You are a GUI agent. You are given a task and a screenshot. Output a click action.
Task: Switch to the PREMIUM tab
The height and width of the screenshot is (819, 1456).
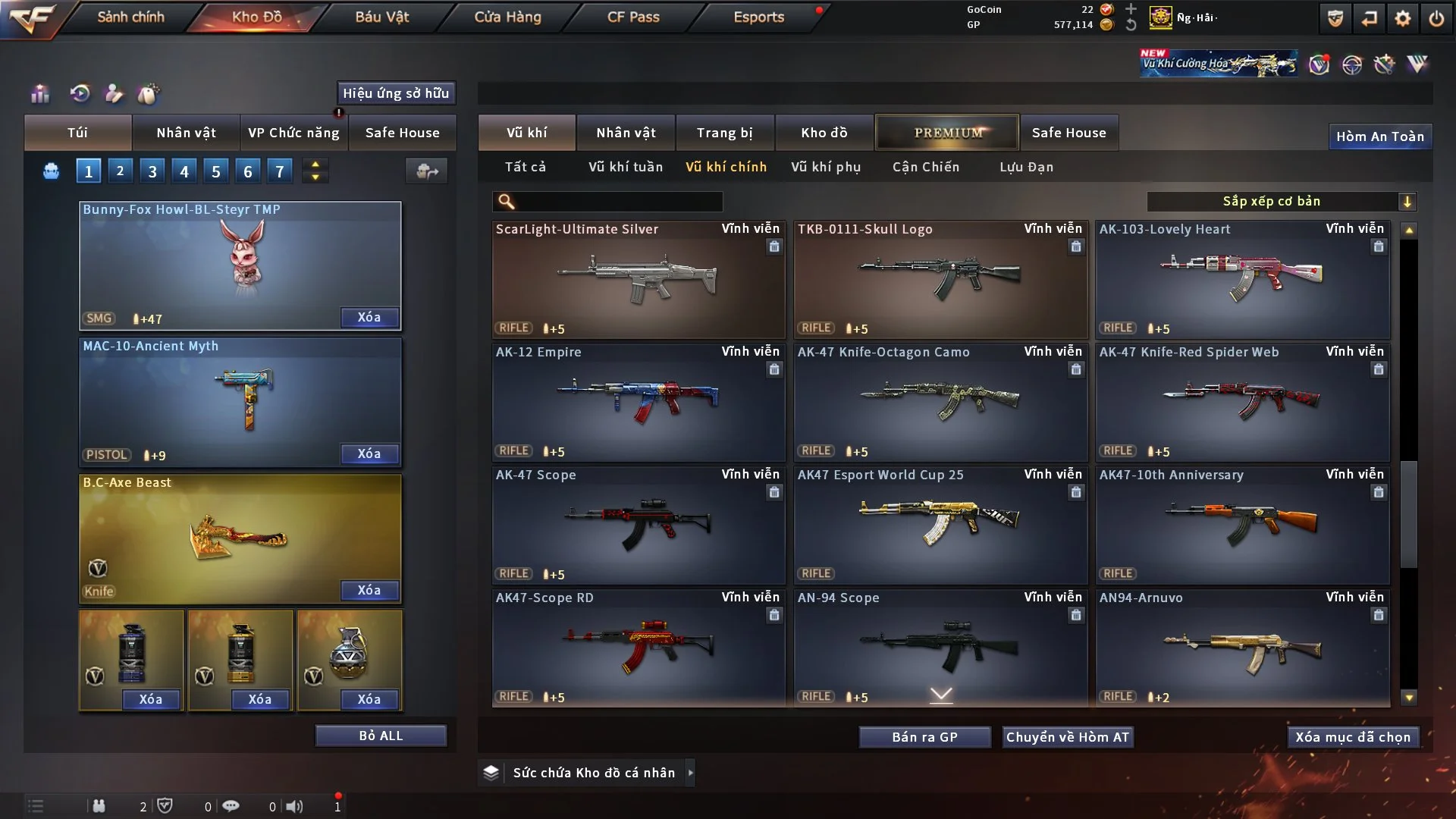click(x=947, y=133)
